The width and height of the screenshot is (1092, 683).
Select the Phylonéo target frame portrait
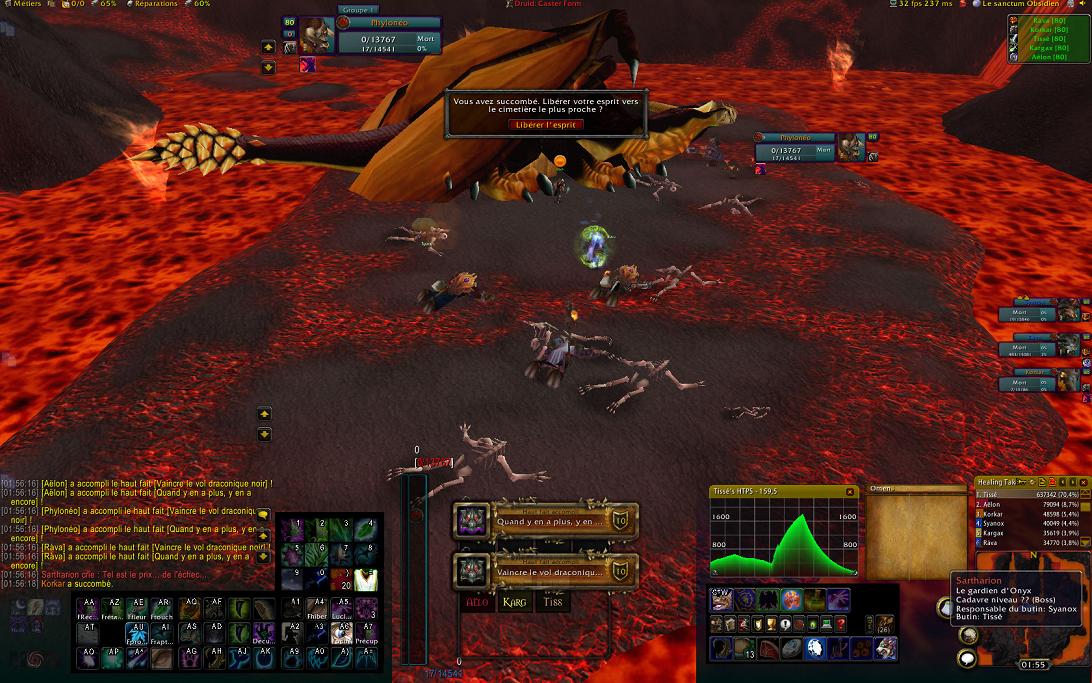pyautogui.click(x=852, y=147)
